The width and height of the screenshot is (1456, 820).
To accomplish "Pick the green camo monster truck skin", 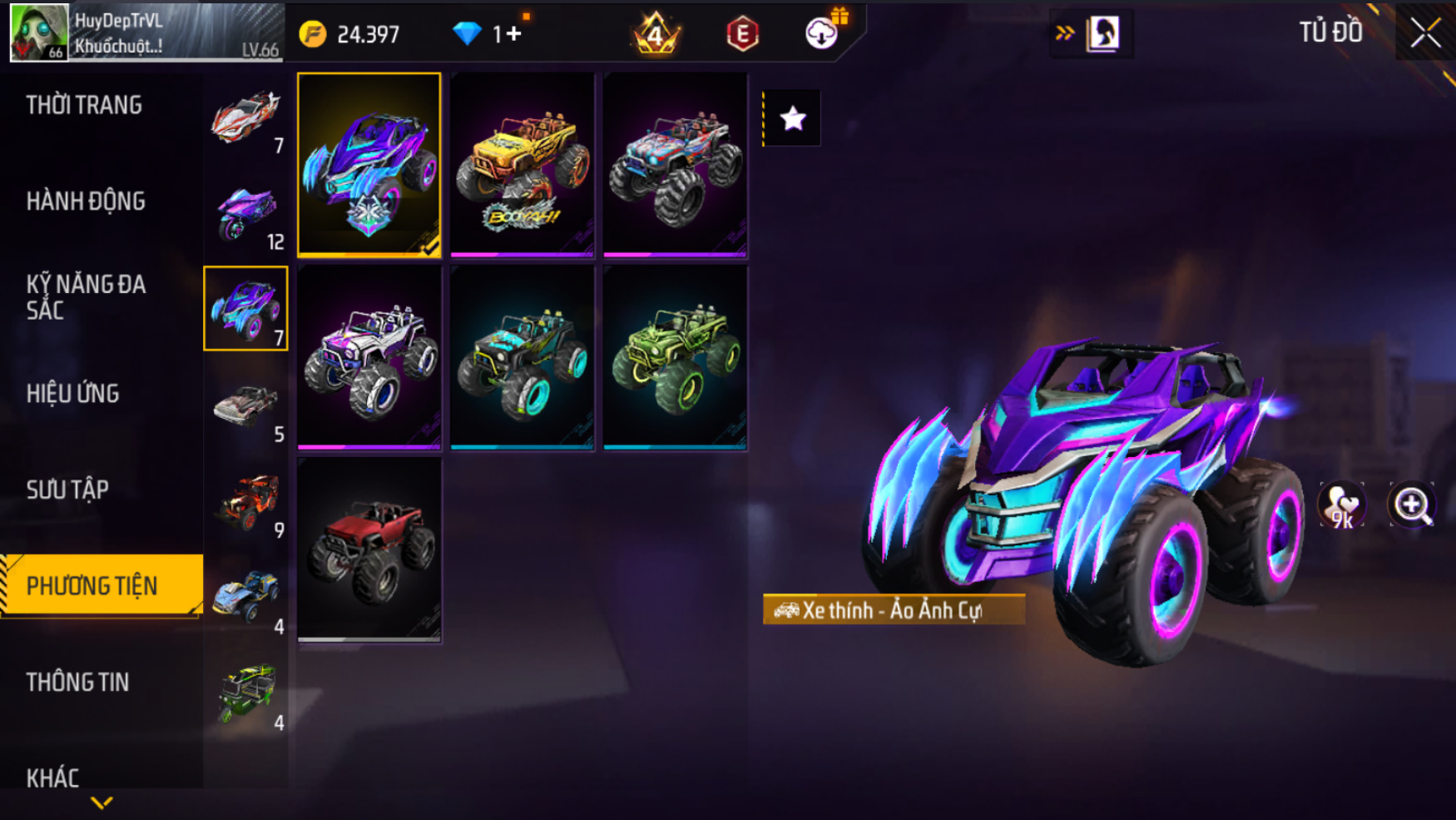I will point(675,358).
